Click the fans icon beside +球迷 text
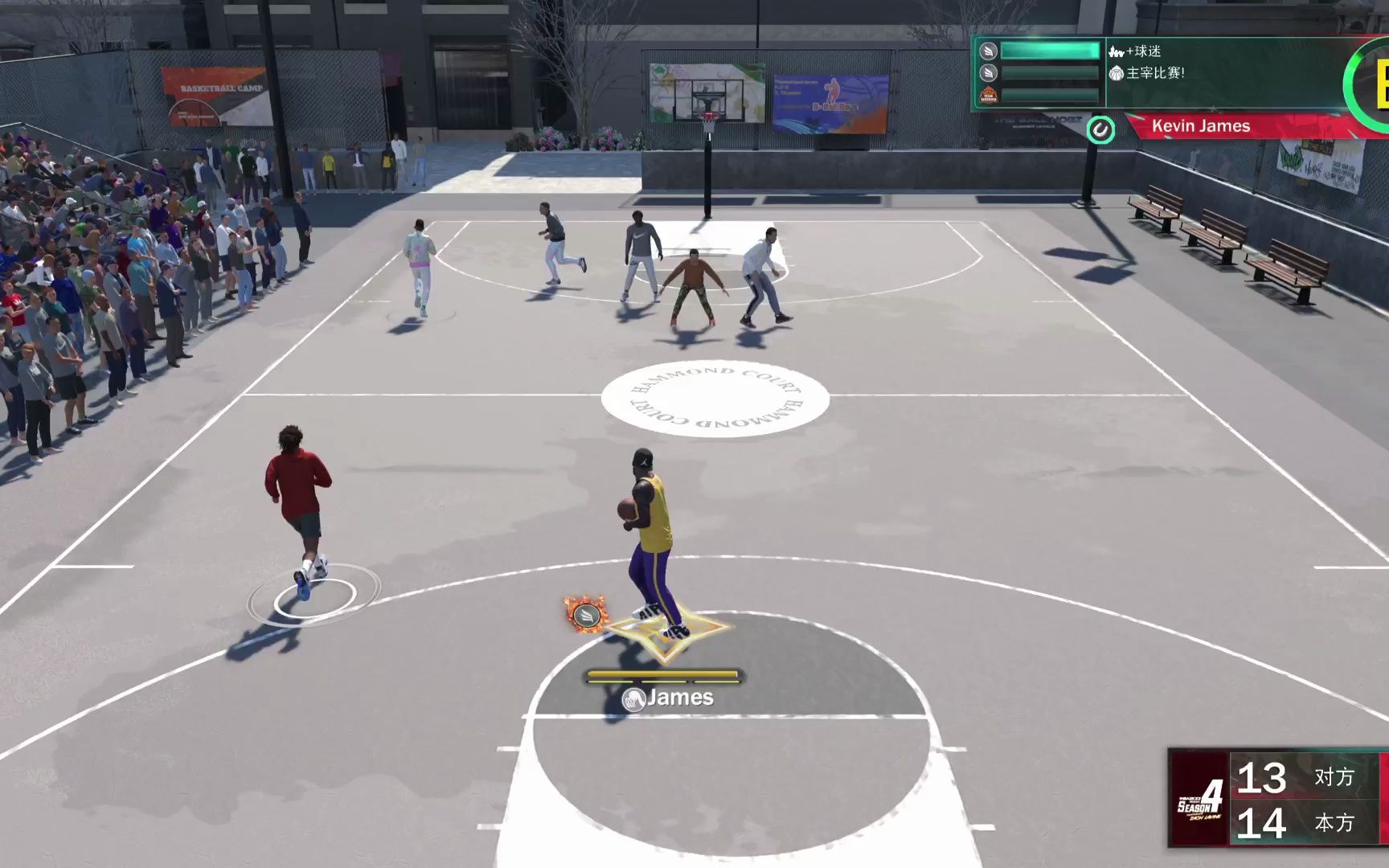The image size is (1389, 868). (x=1116, y=51)
